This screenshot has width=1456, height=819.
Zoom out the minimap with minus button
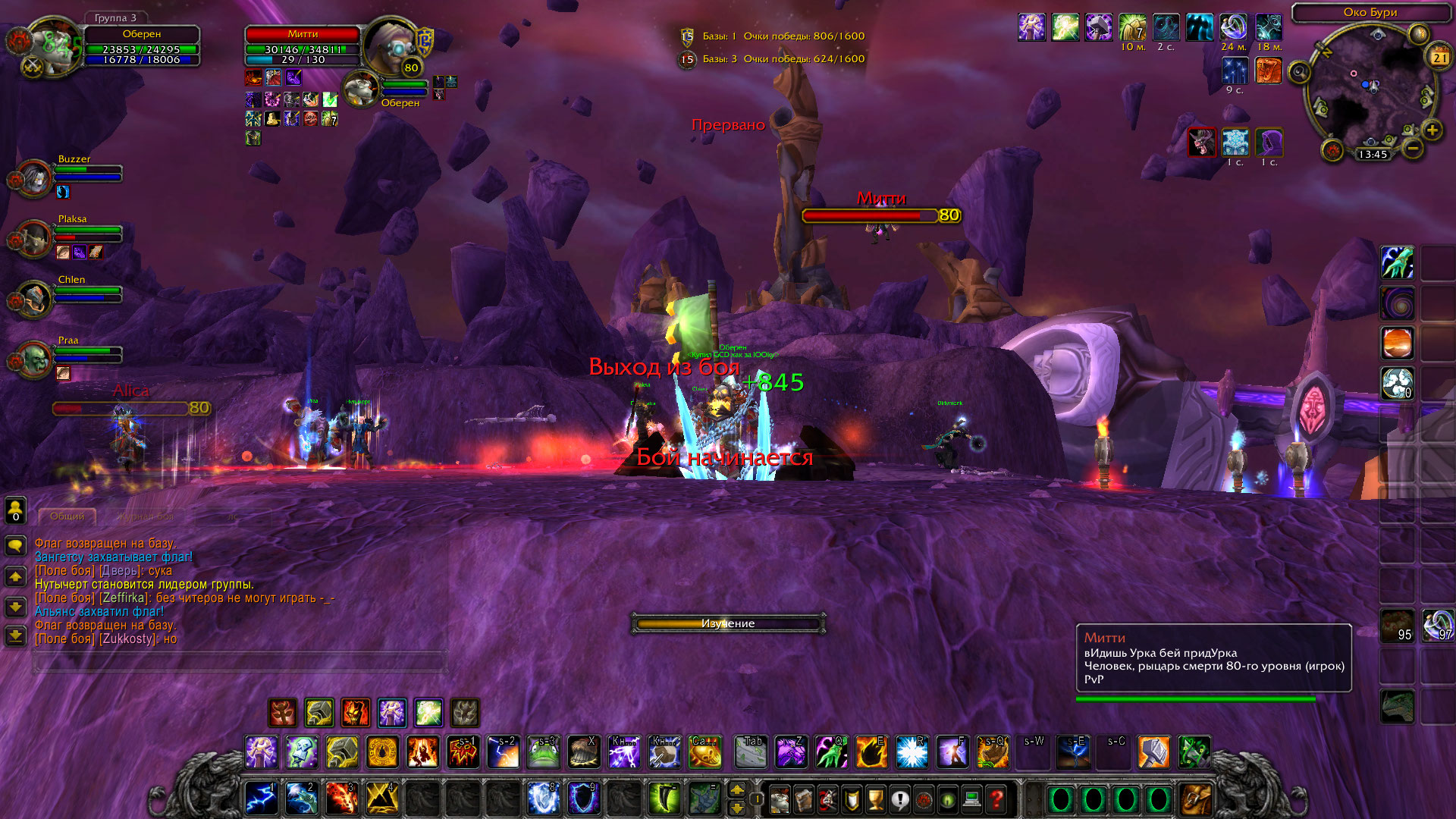(1412, 148)
